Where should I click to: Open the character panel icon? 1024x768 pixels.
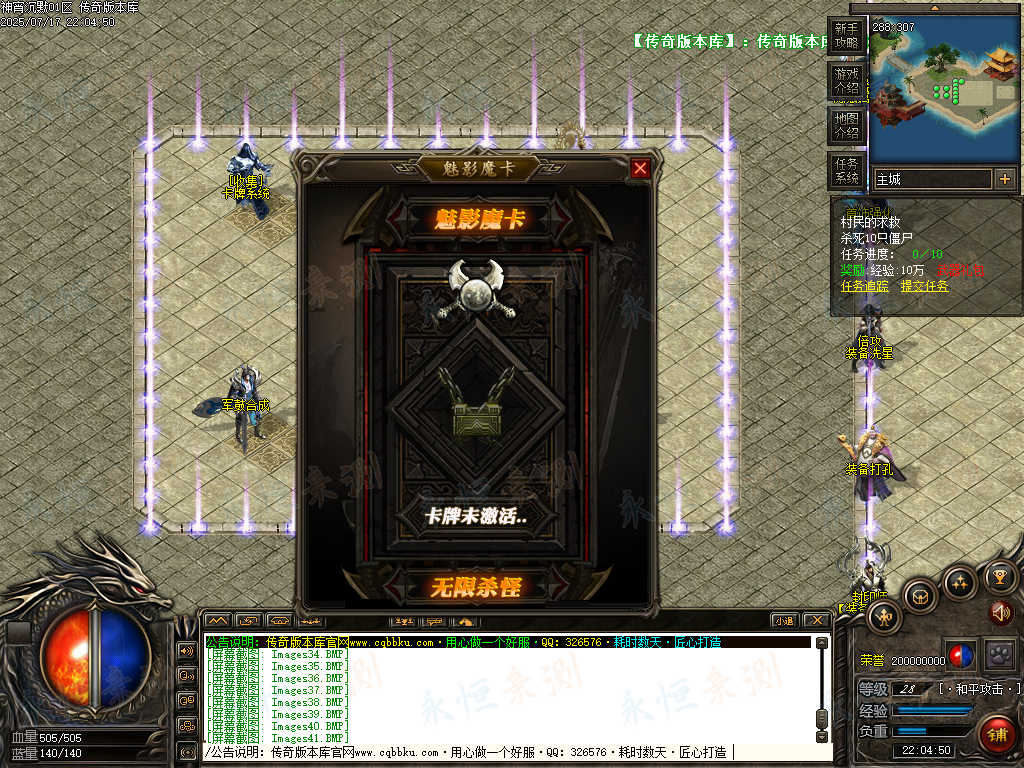coord(885,617)
